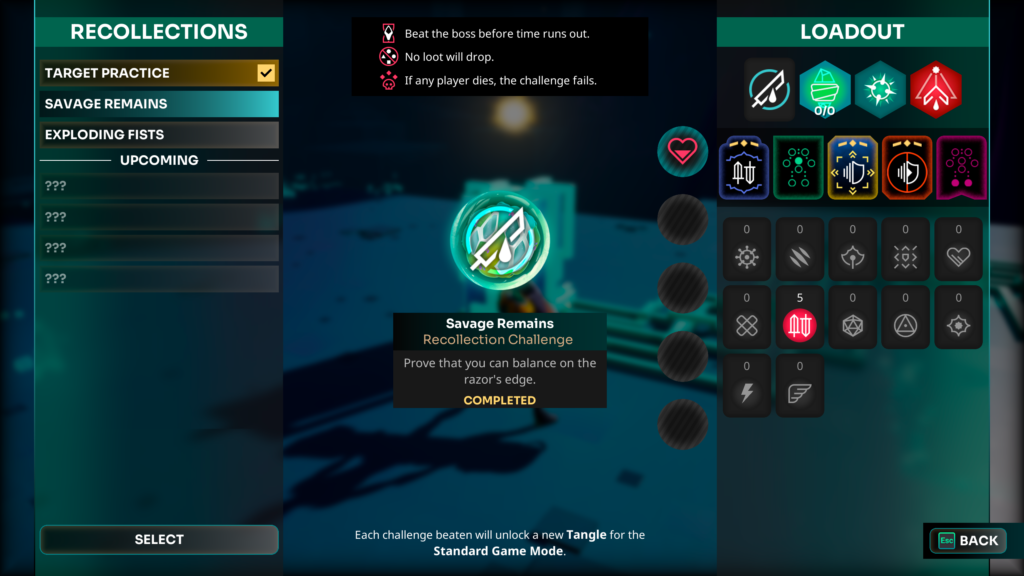This screenshot has height=576, width=1024.
Task: Open the Savage Remains center emblem
Action: coord(499,240)
